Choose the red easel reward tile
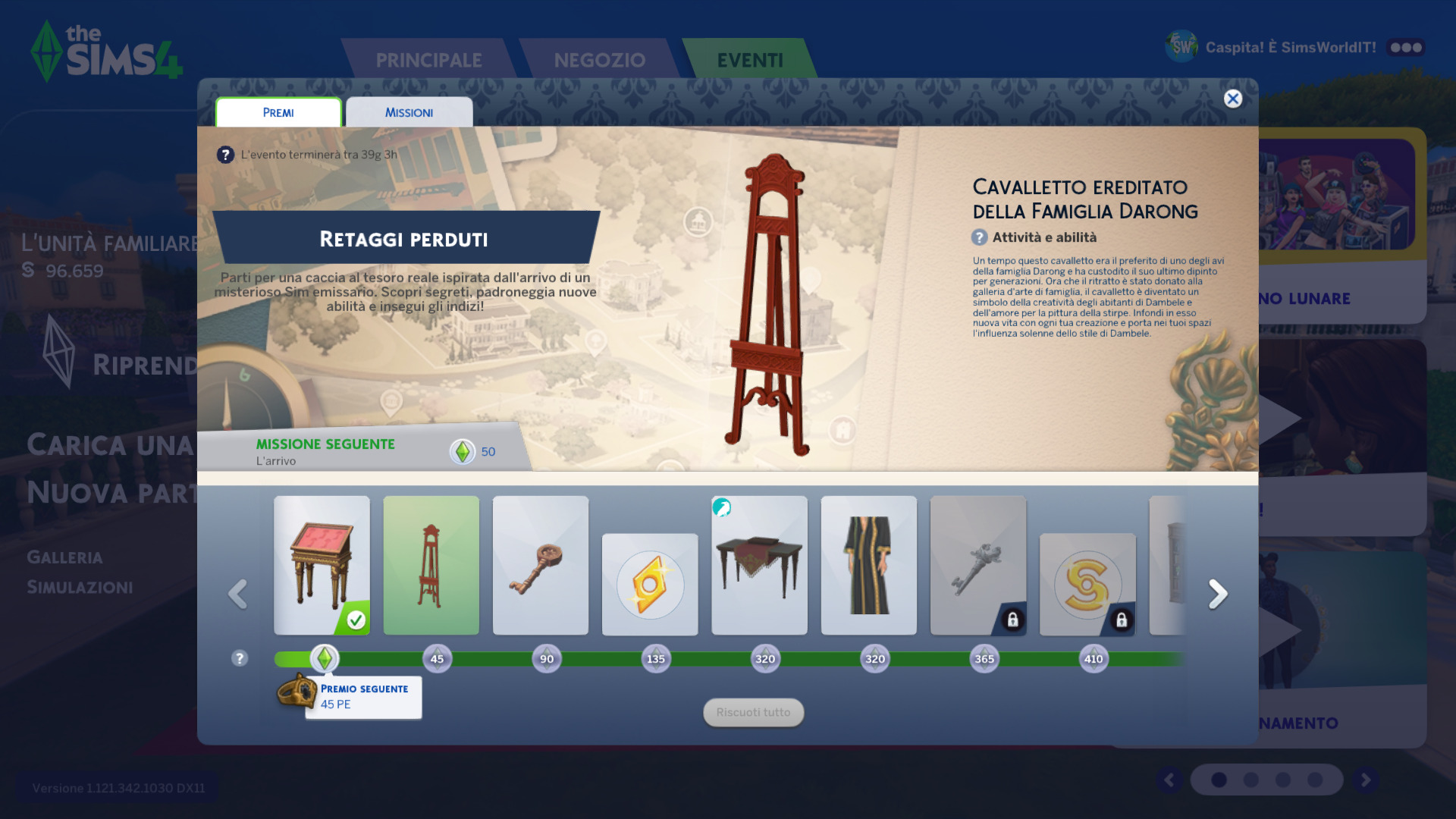This screenshot has height=819, width=1456. (x=431, y=565)
